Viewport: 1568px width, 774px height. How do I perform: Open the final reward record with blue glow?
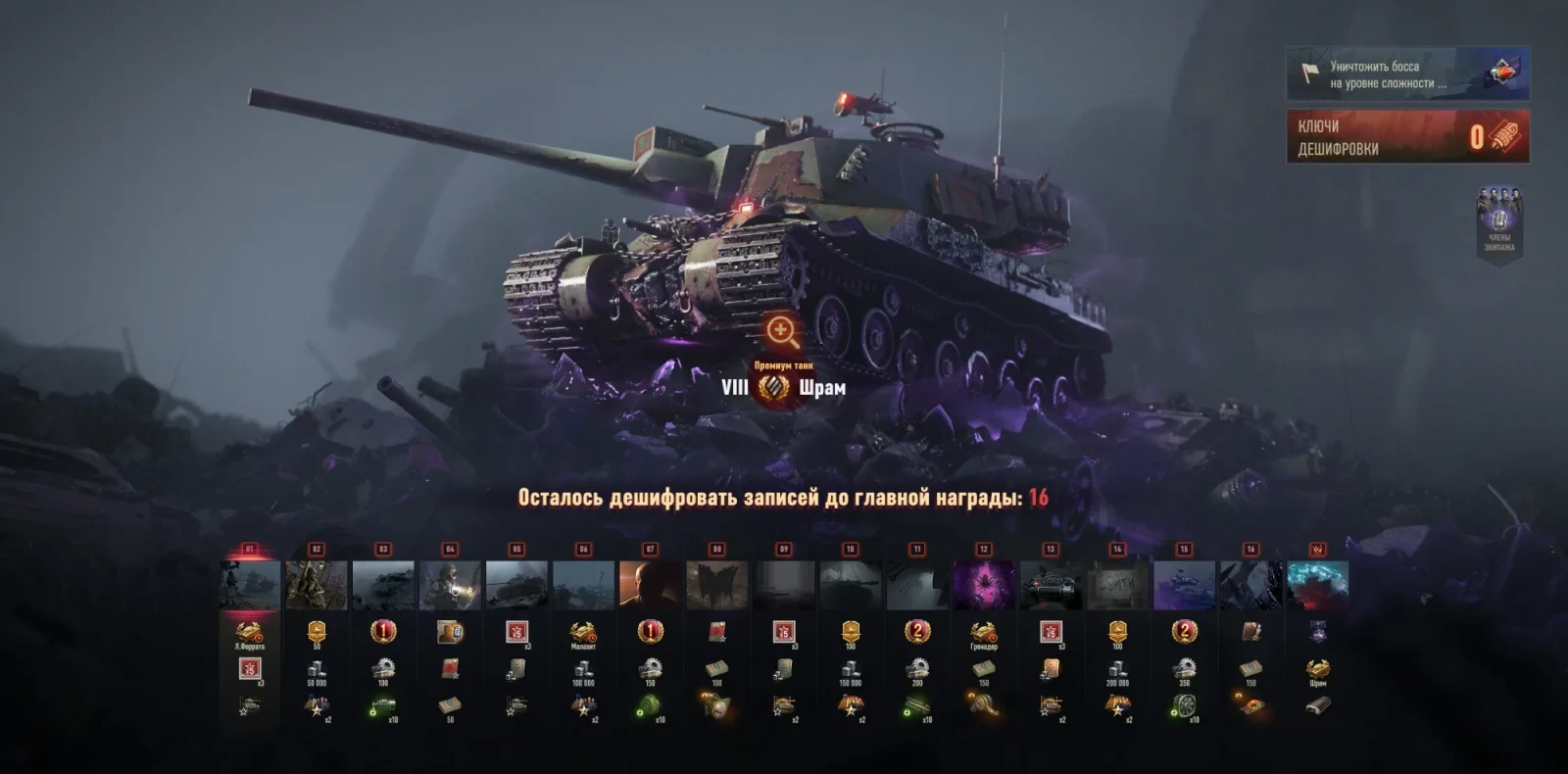click(1318, 585)
